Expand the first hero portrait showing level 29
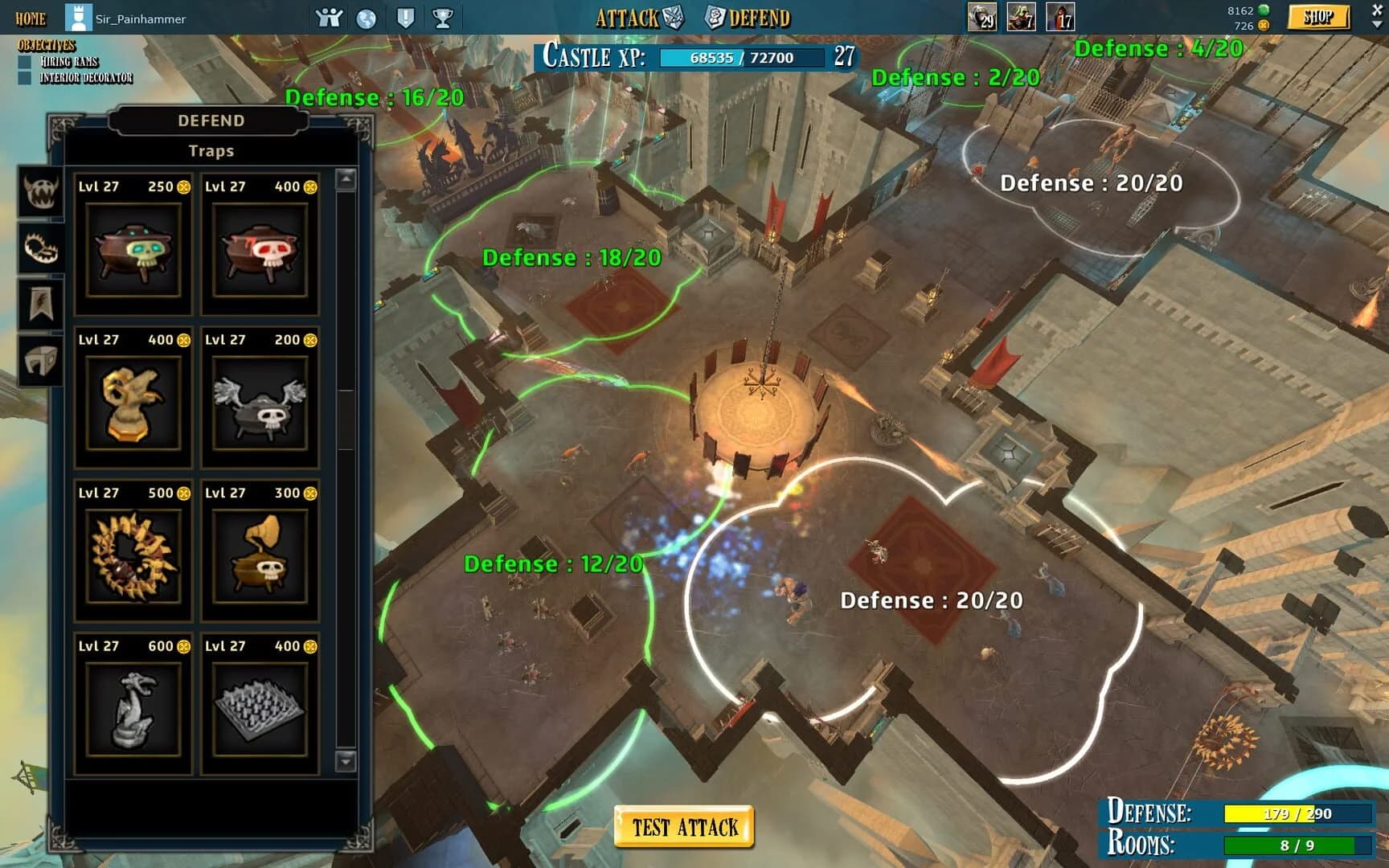Image resolution: width=1389 pixels, height=868 pixels. pos(982,16)
